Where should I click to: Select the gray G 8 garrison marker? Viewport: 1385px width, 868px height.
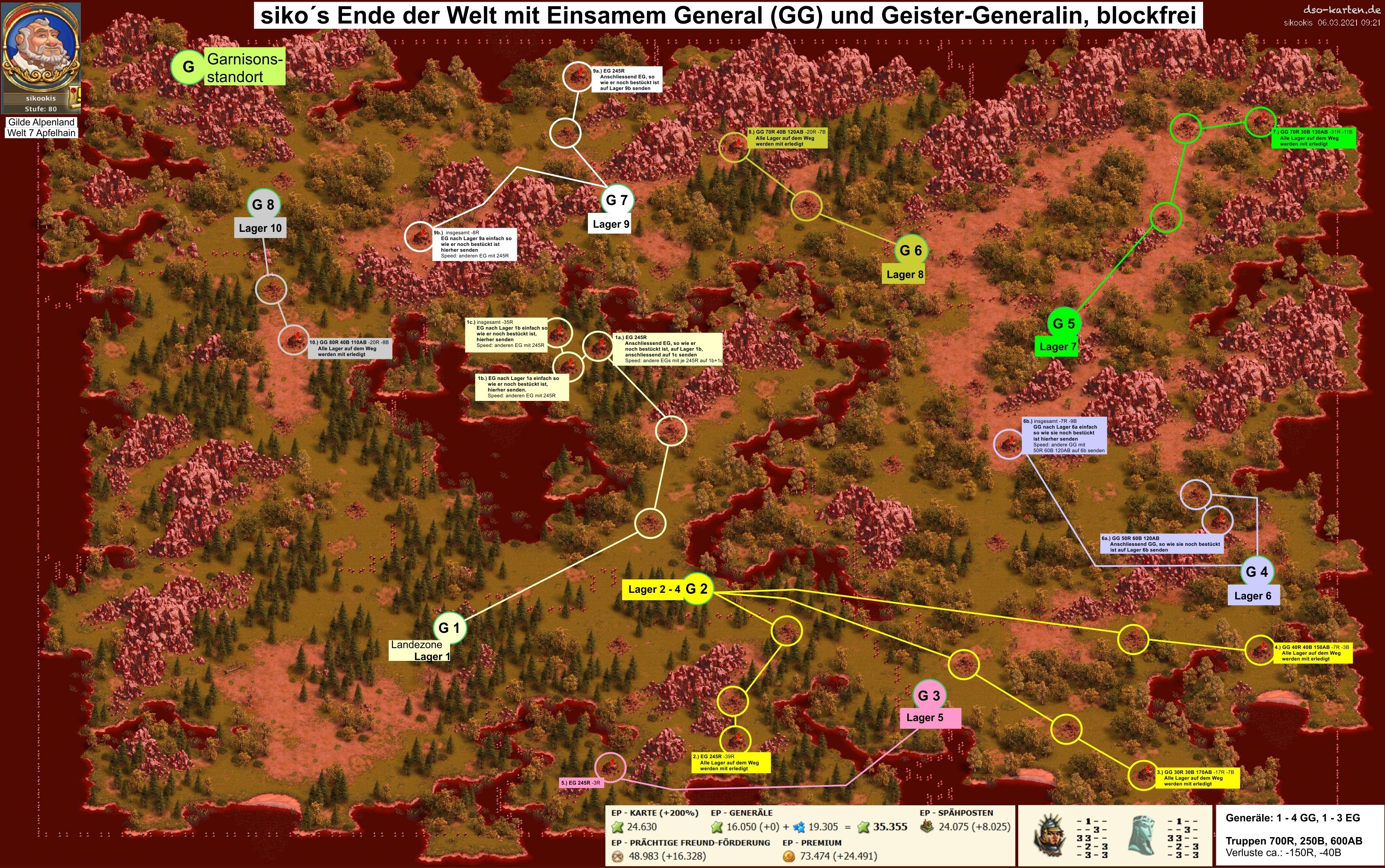point(263,204)
